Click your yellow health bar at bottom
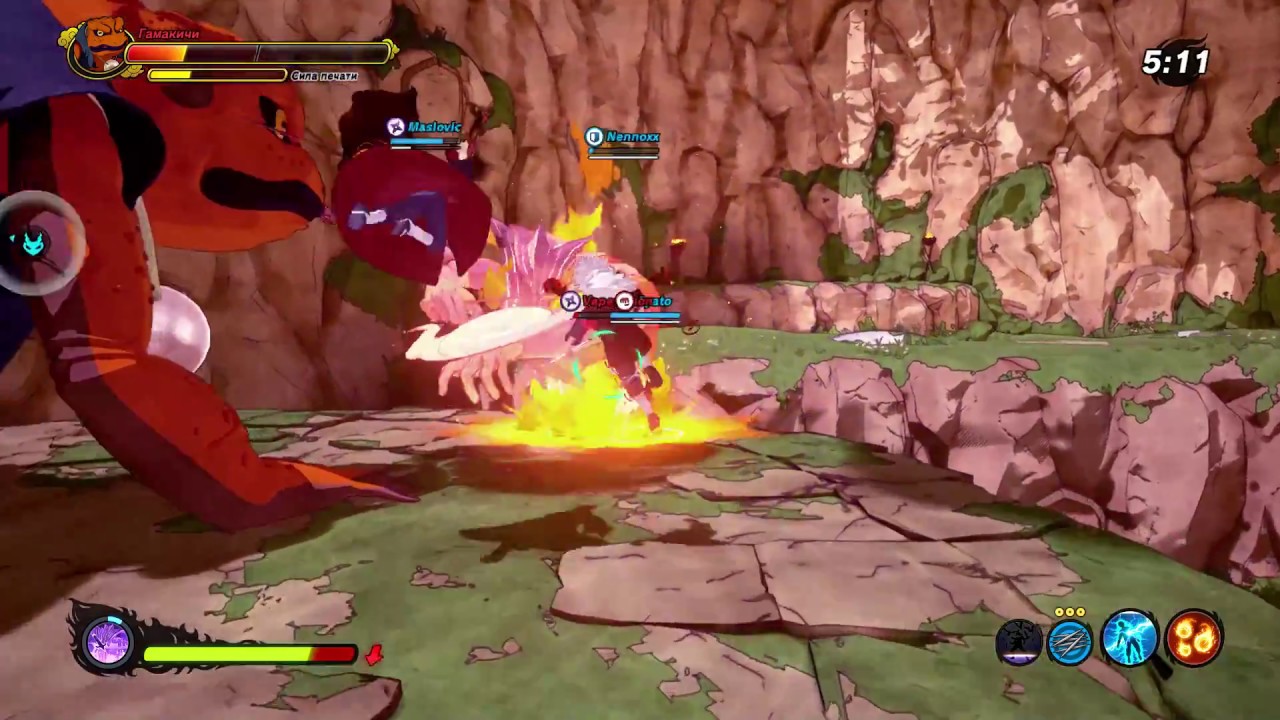Screen dimensions: 1280x720 250,654
